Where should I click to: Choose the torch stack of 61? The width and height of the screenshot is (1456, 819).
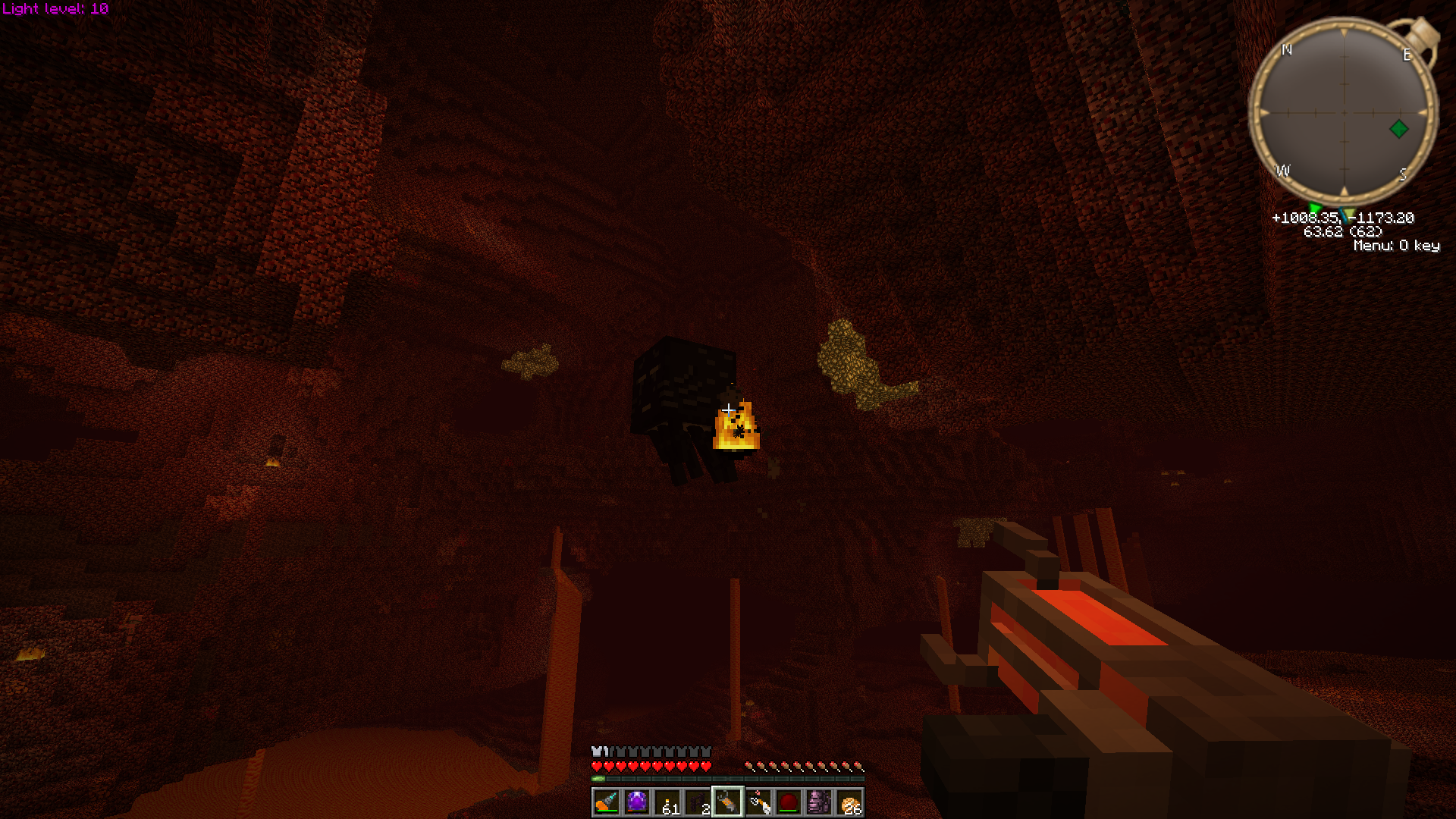[667, 802]
